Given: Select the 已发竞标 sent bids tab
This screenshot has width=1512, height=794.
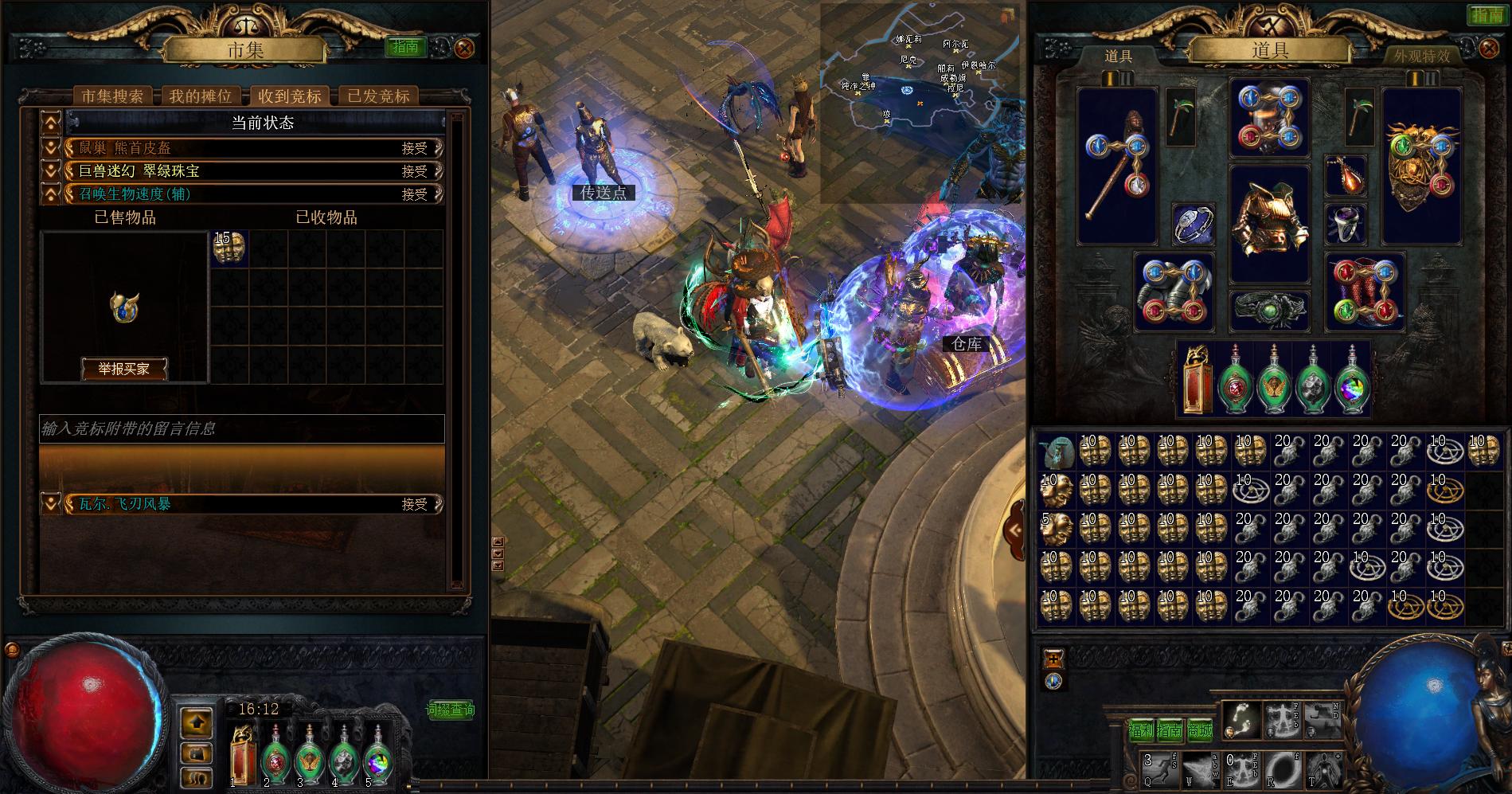Looking at the screenshot, I should click(x=379, y=96).
